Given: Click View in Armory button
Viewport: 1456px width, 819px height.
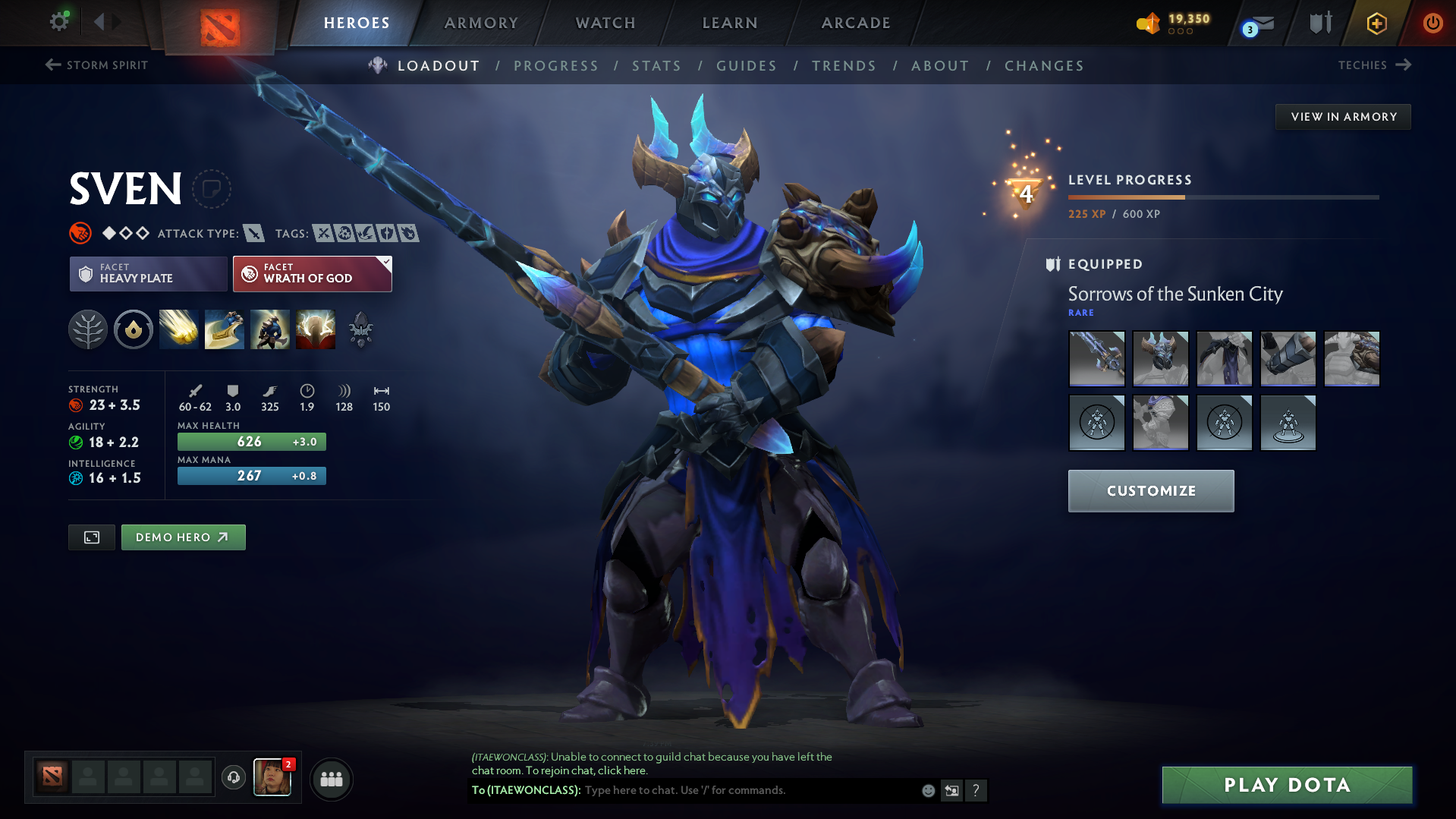Looking at the screenshot, I should click(x=1343, y=117).
